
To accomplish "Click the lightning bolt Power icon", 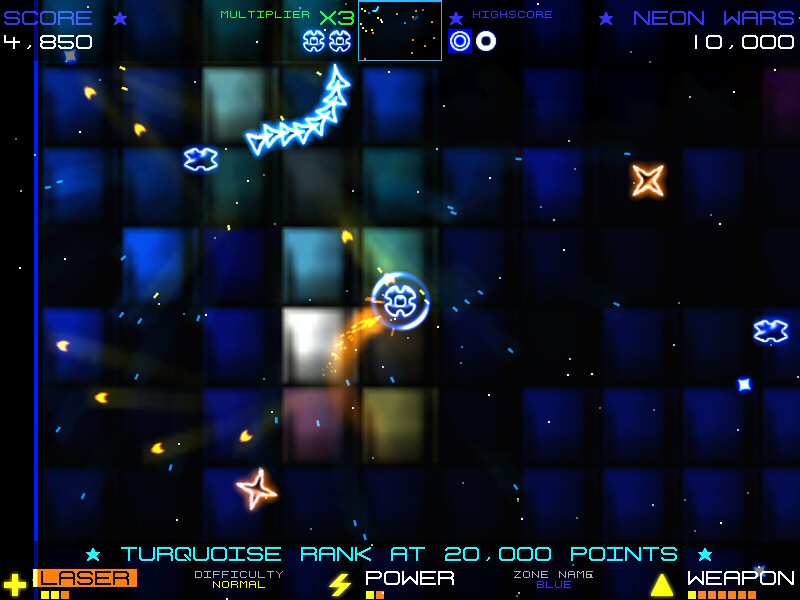I will pos(340,584).
